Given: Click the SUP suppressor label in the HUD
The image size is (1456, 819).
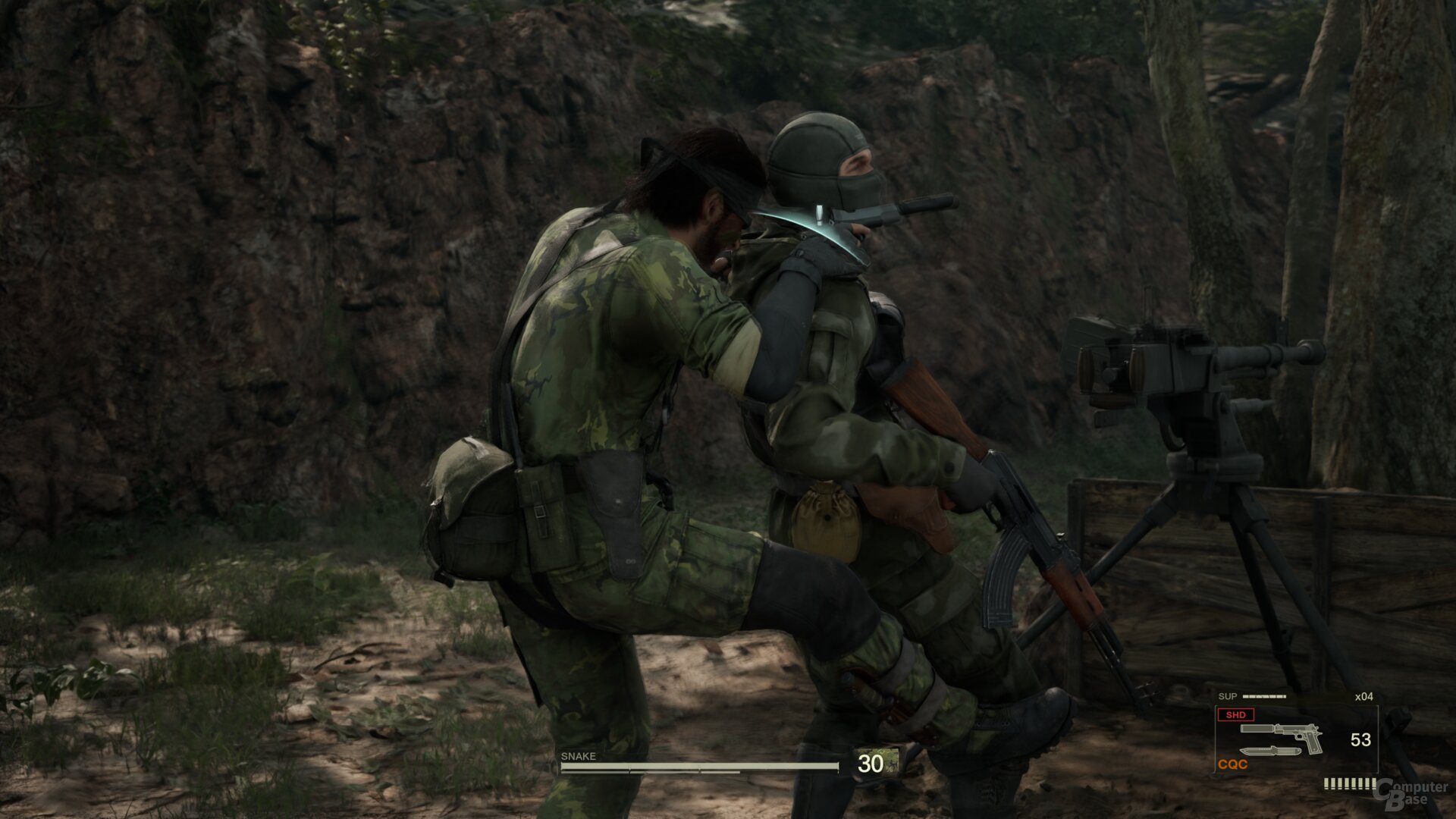Looking at the screenshot, I should click(x=1227, y=695).
